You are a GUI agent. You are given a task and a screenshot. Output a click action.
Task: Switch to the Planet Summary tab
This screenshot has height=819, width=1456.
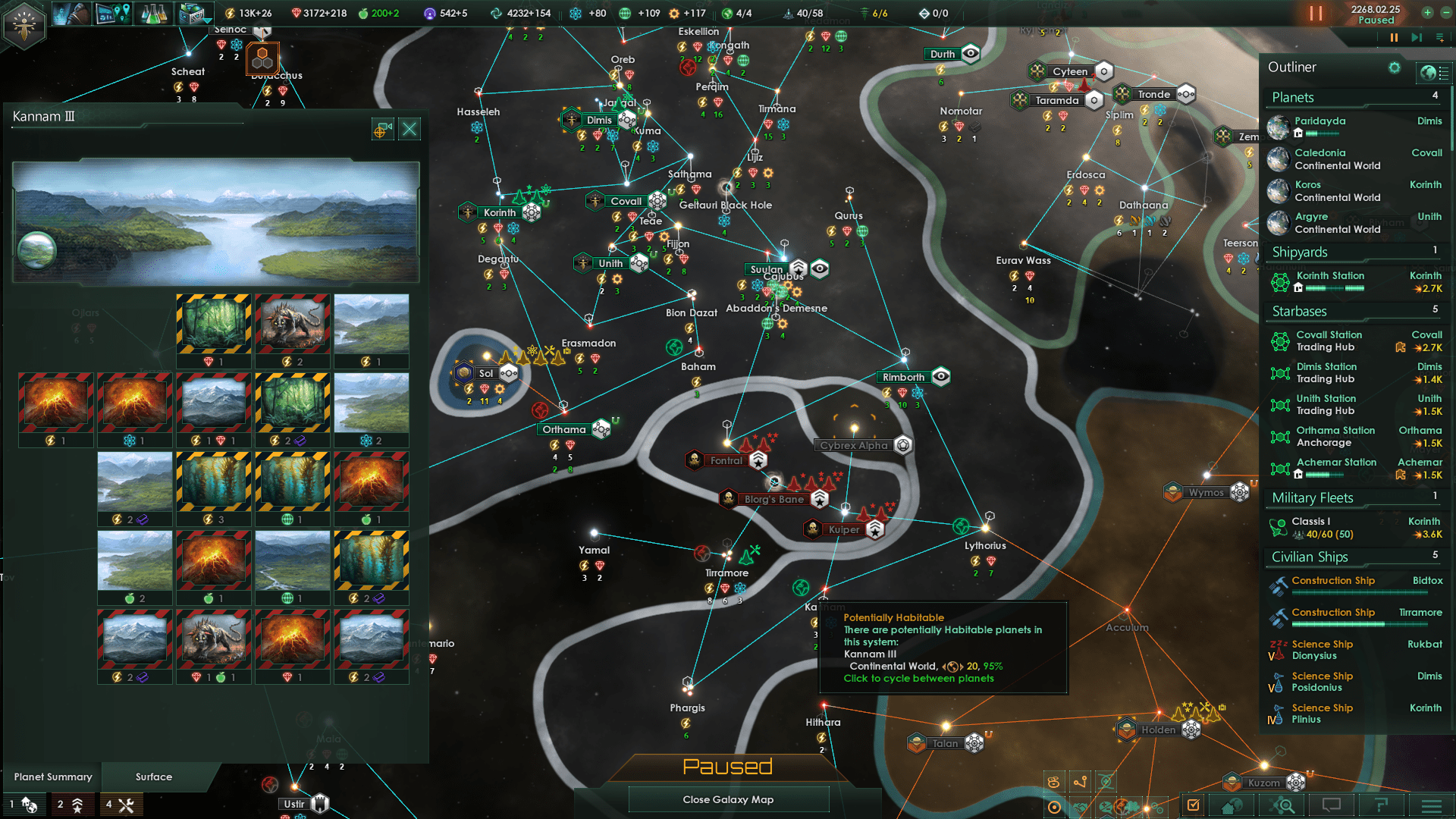pos(53,777)
